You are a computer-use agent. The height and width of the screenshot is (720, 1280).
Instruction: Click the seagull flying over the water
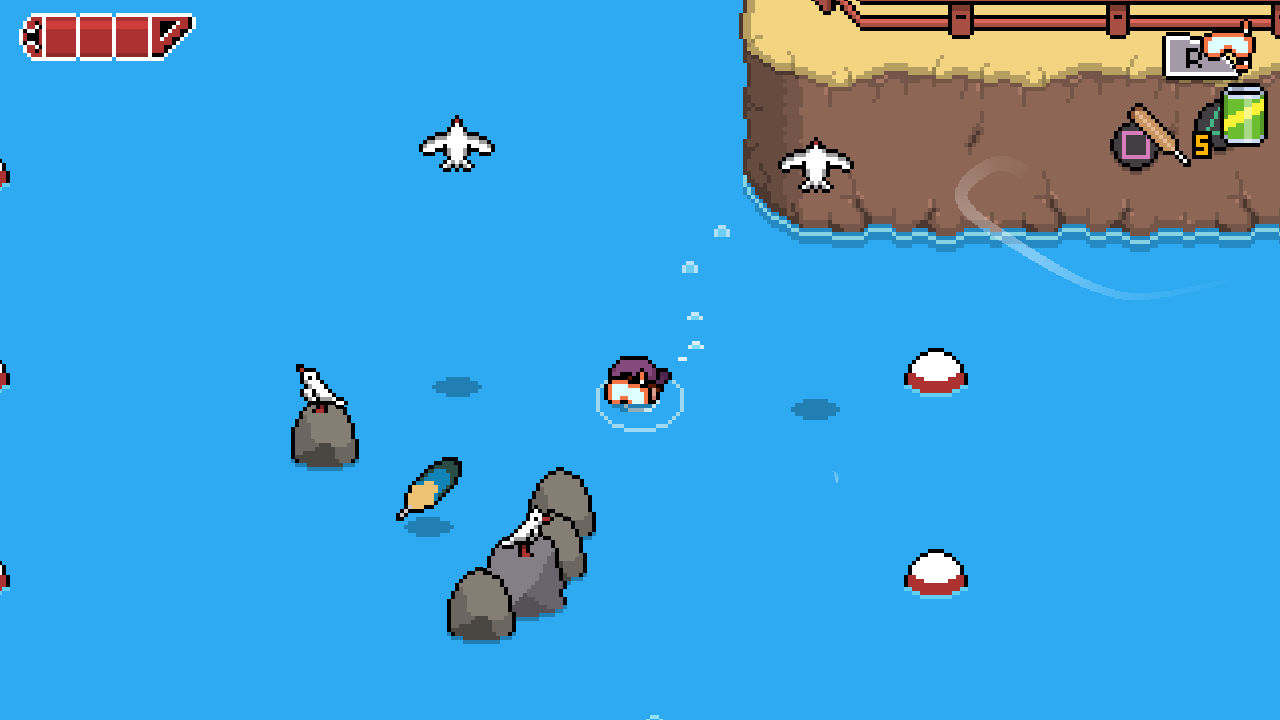click(457, 143)
